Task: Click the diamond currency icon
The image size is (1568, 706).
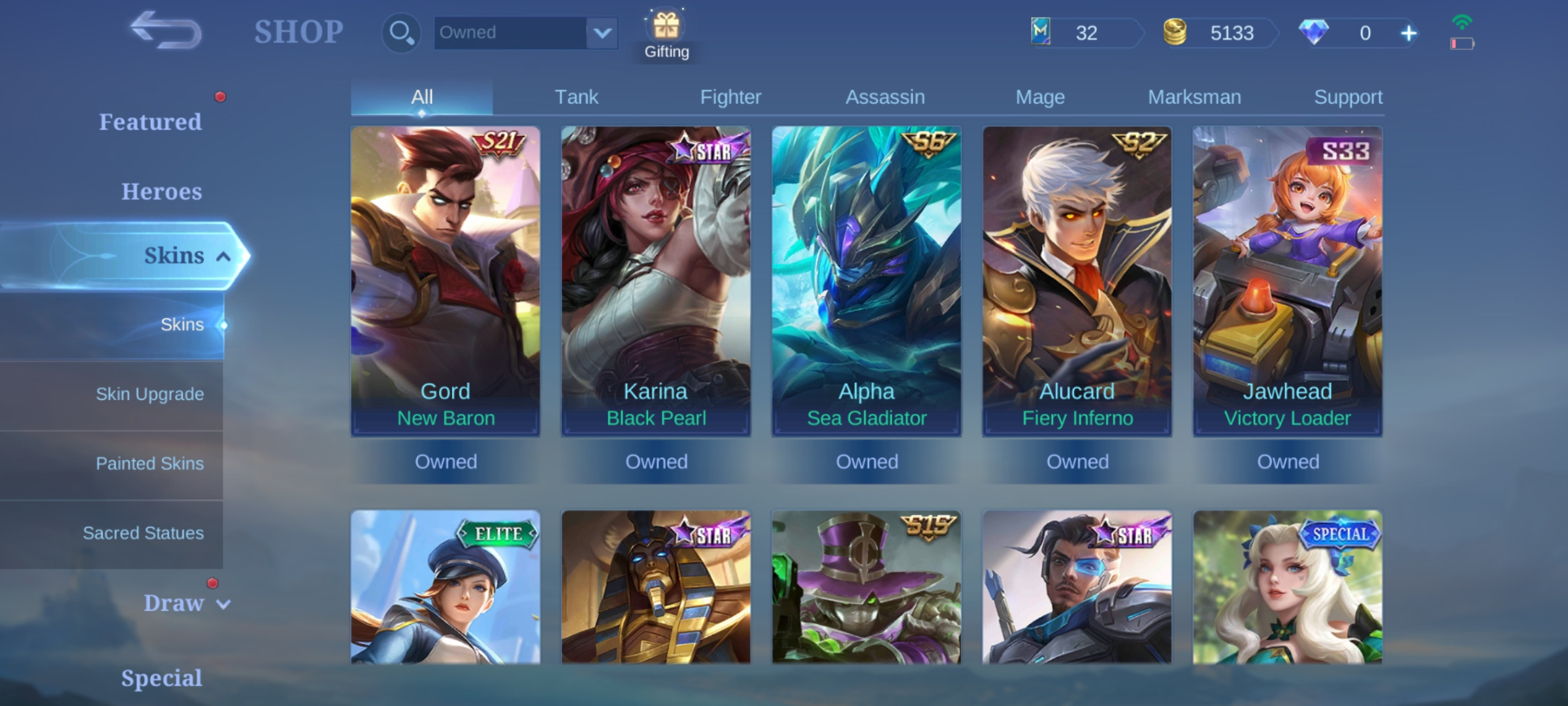Action: (x=1315, y=32)
